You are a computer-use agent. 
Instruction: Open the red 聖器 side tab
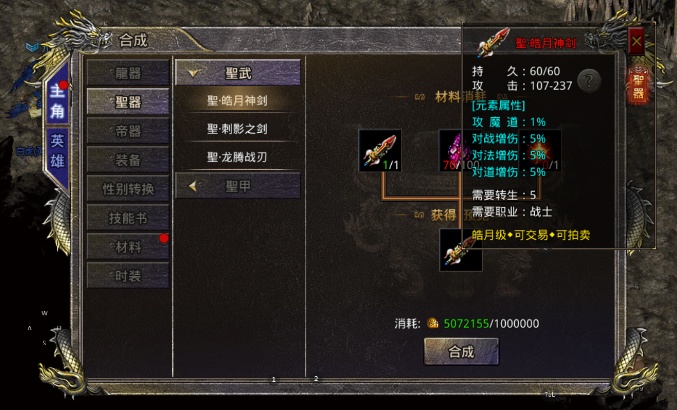coord(638,85)
